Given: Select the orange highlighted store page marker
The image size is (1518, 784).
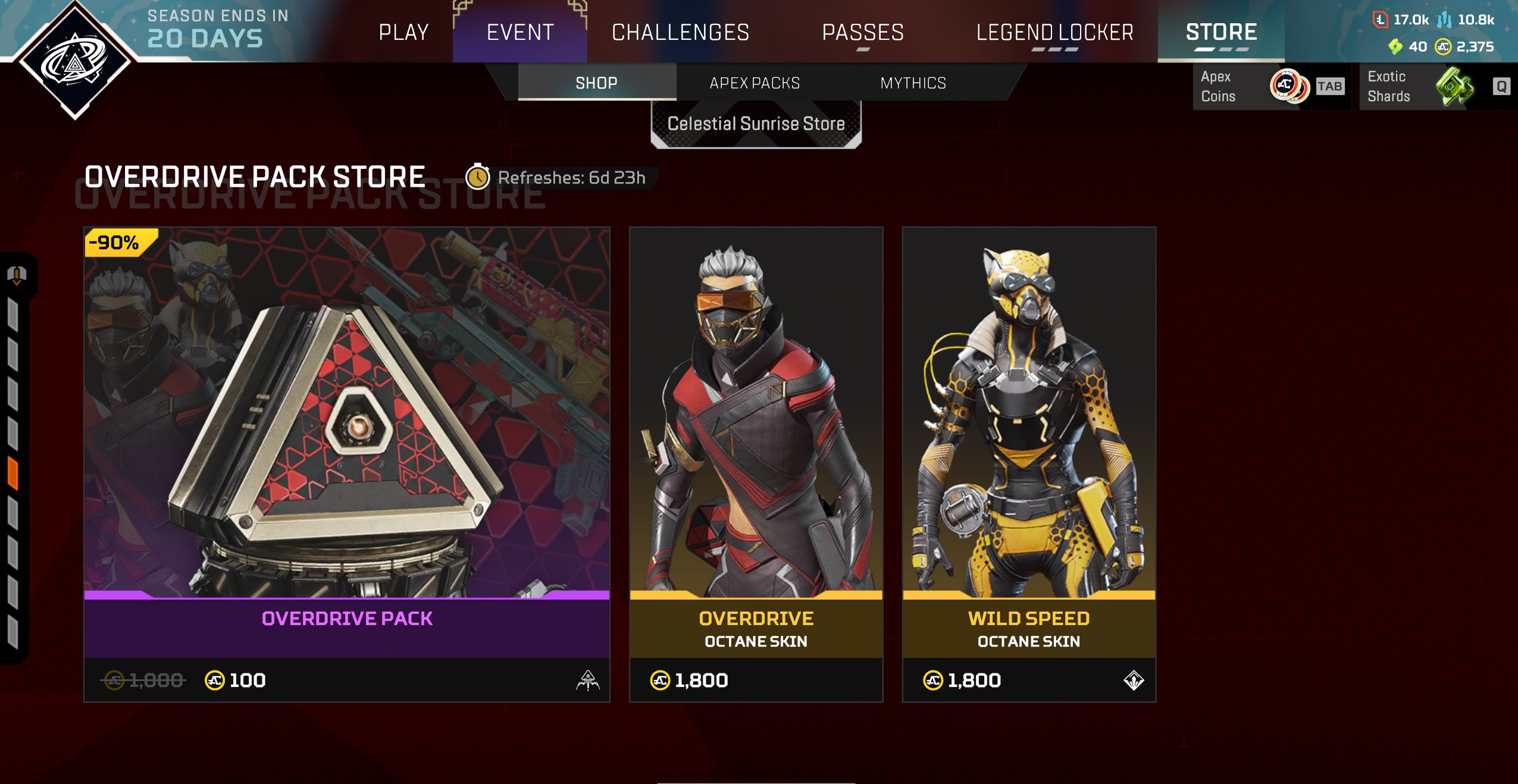Looking at the screenshot, I should 13,473.
